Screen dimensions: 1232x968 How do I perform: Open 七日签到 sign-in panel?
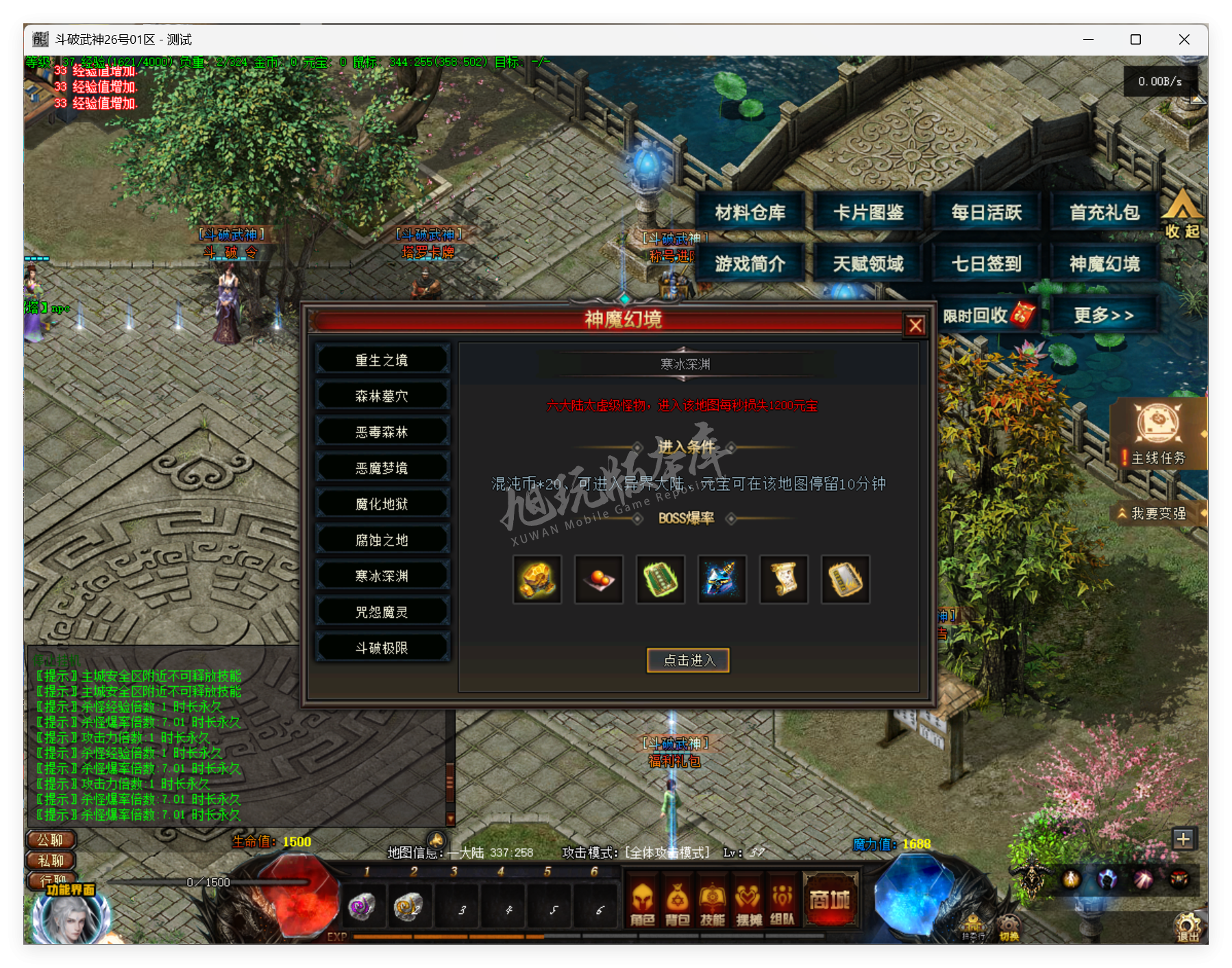point(986,263)
